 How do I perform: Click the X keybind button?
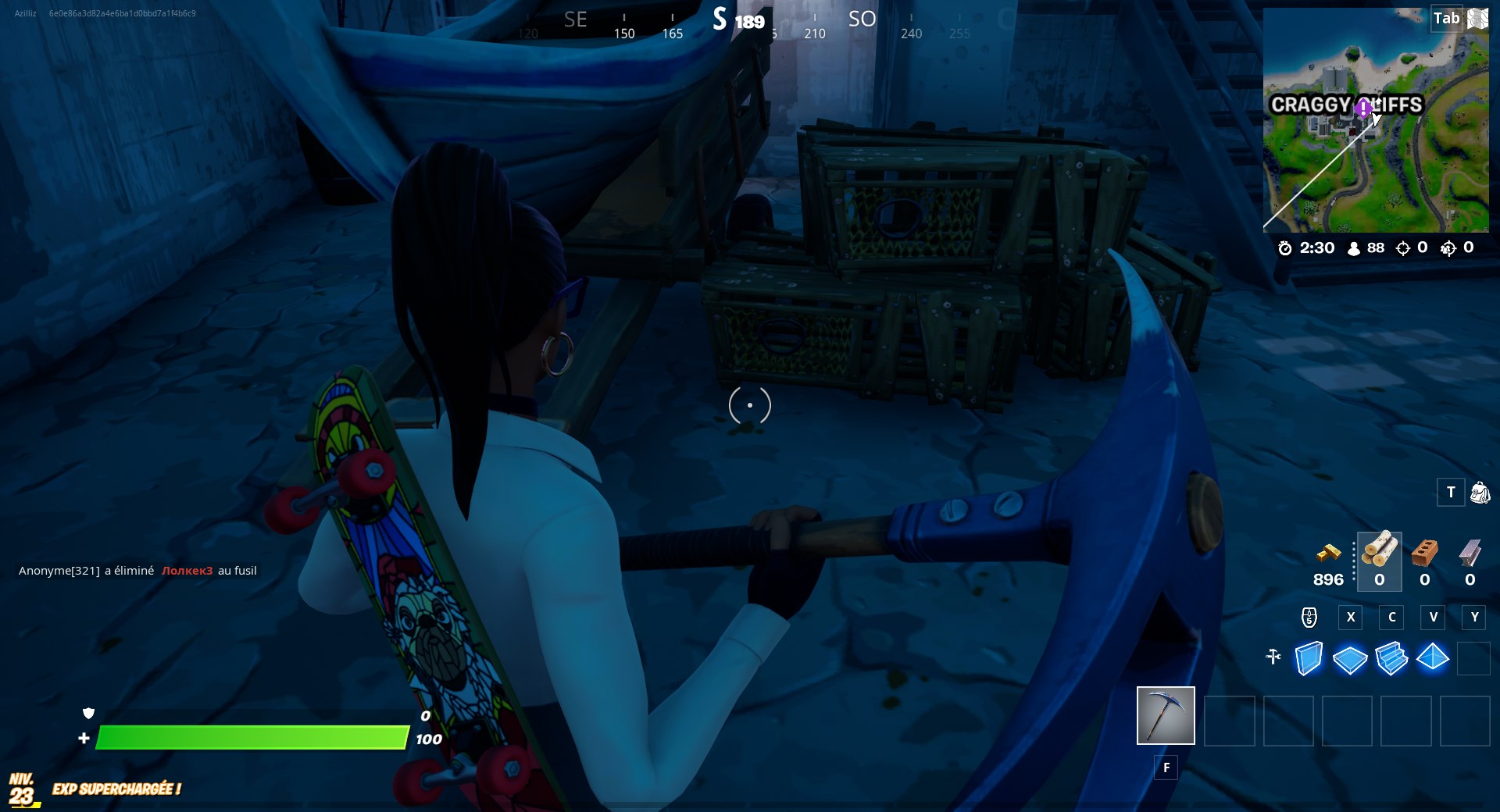[1352, 618]
